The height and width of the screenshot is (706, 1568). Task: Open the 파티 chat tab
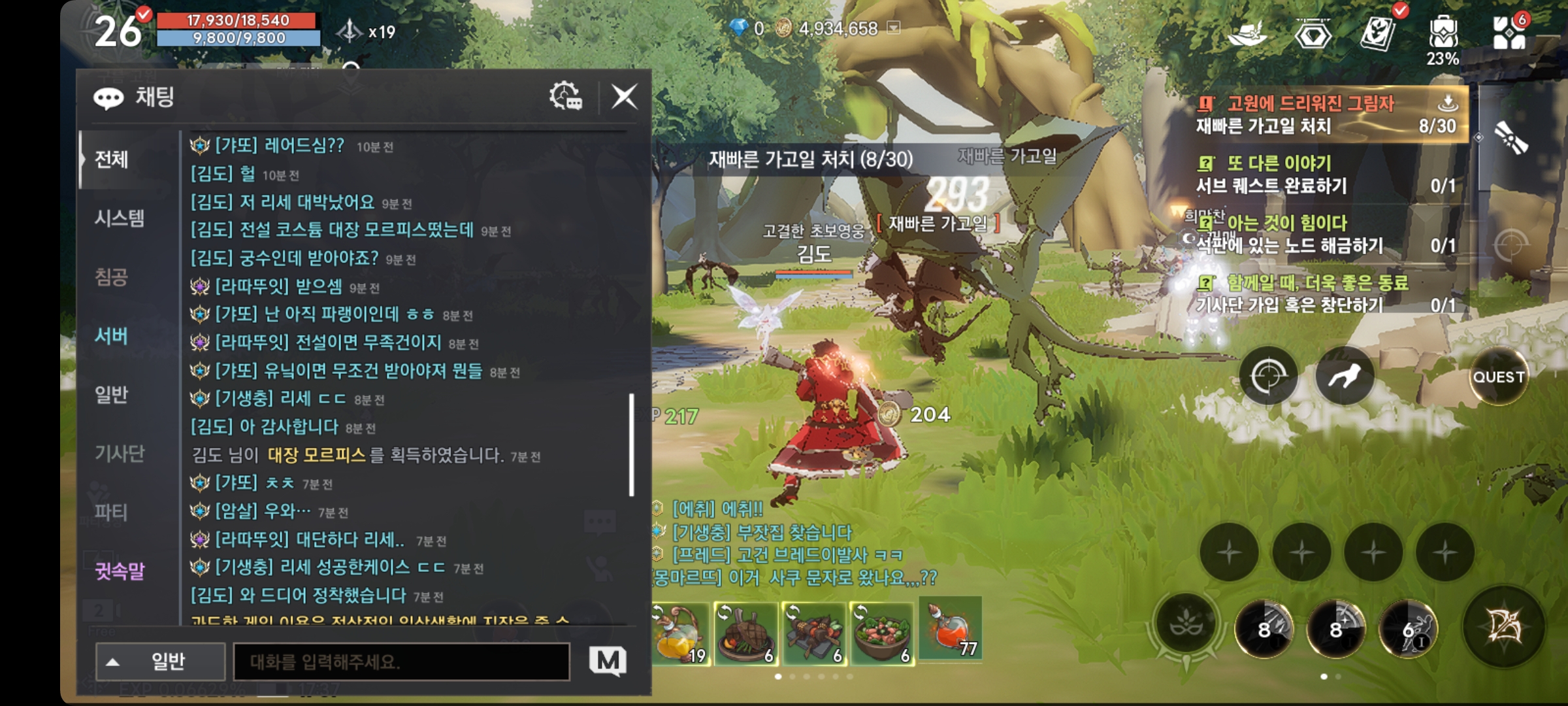click(x=111, y=513)
